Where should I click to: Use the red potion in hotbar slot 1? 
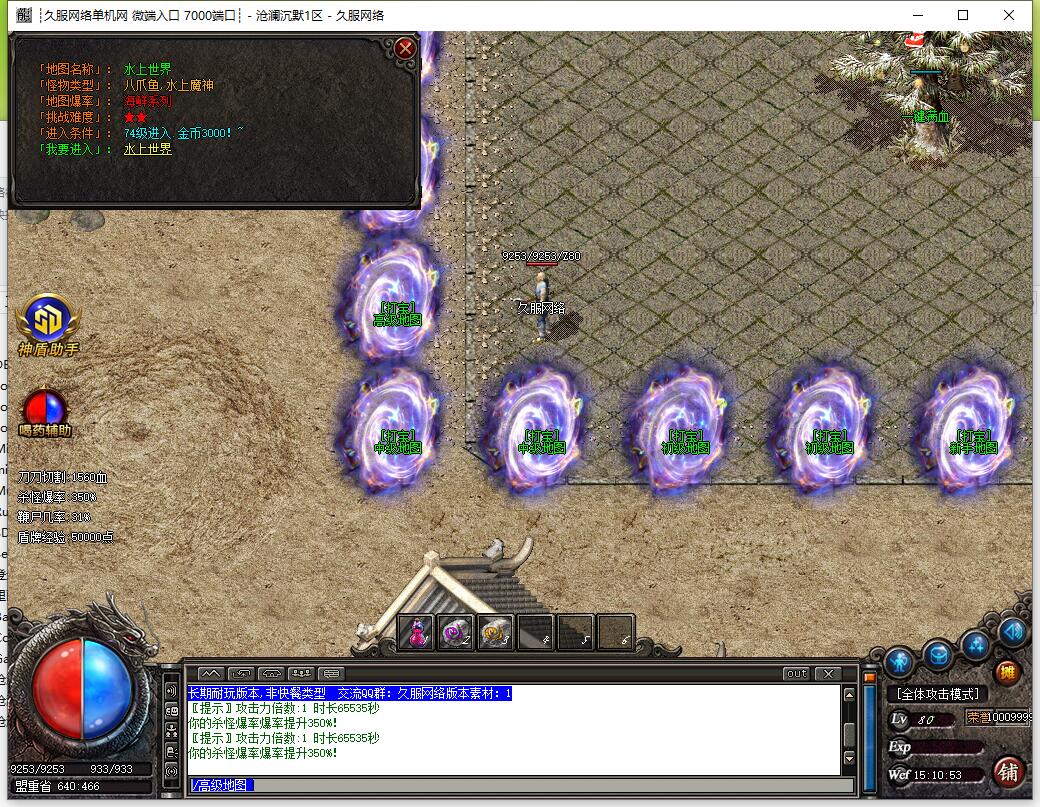pos(415,633)
